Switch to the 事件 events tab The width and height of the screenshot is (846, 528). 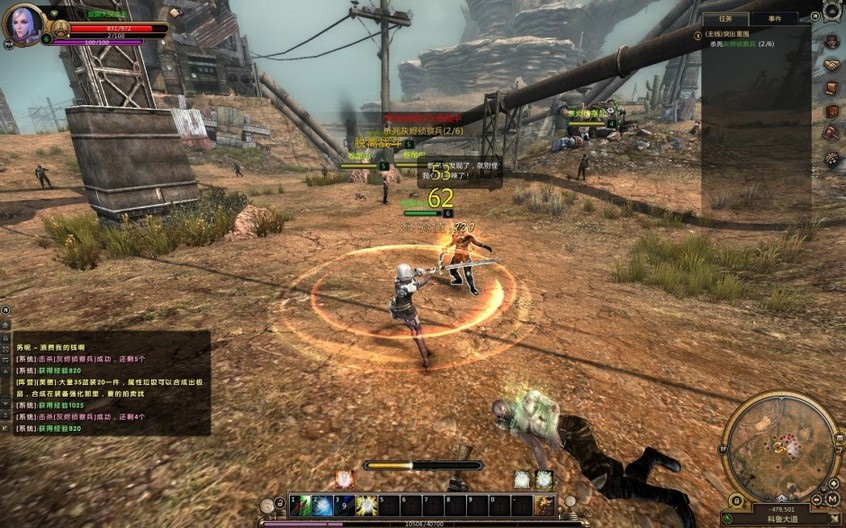click(x=775, y=18)
